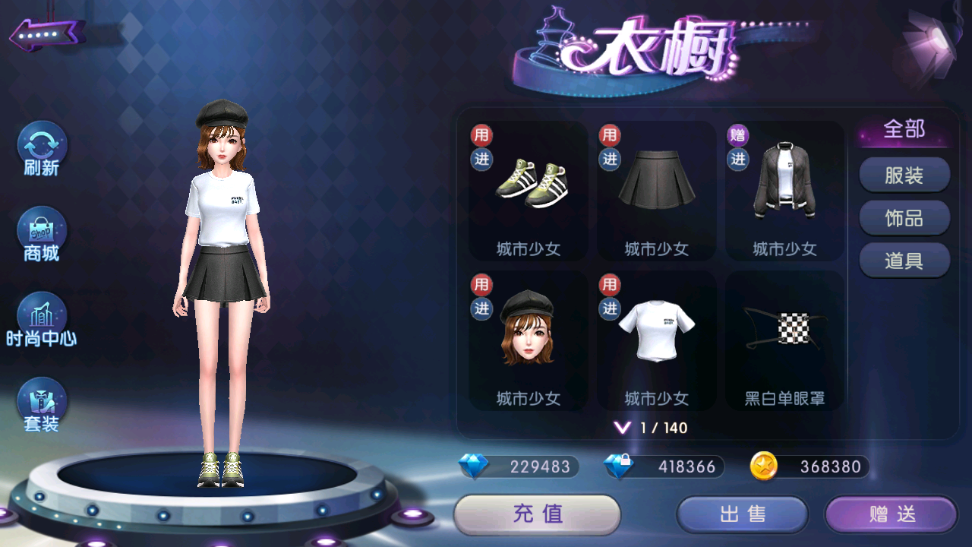Show the 道具 items category
972x547 pixels.
[904, 261]
